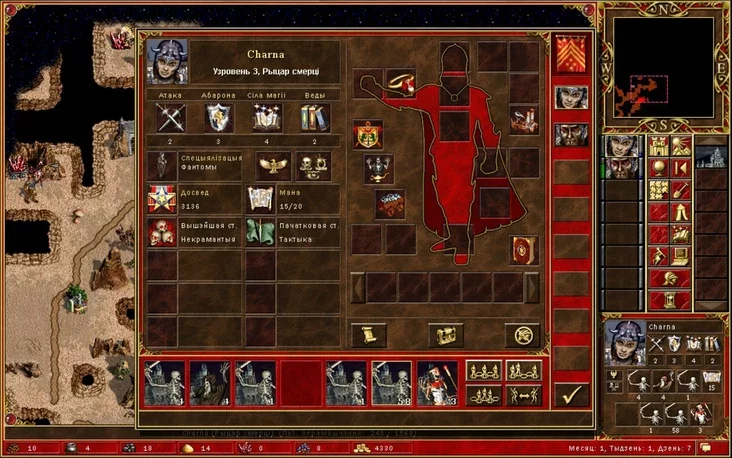Inspect the Knowledge books skill icon
The image size is (732, 458).
point(314,119)
